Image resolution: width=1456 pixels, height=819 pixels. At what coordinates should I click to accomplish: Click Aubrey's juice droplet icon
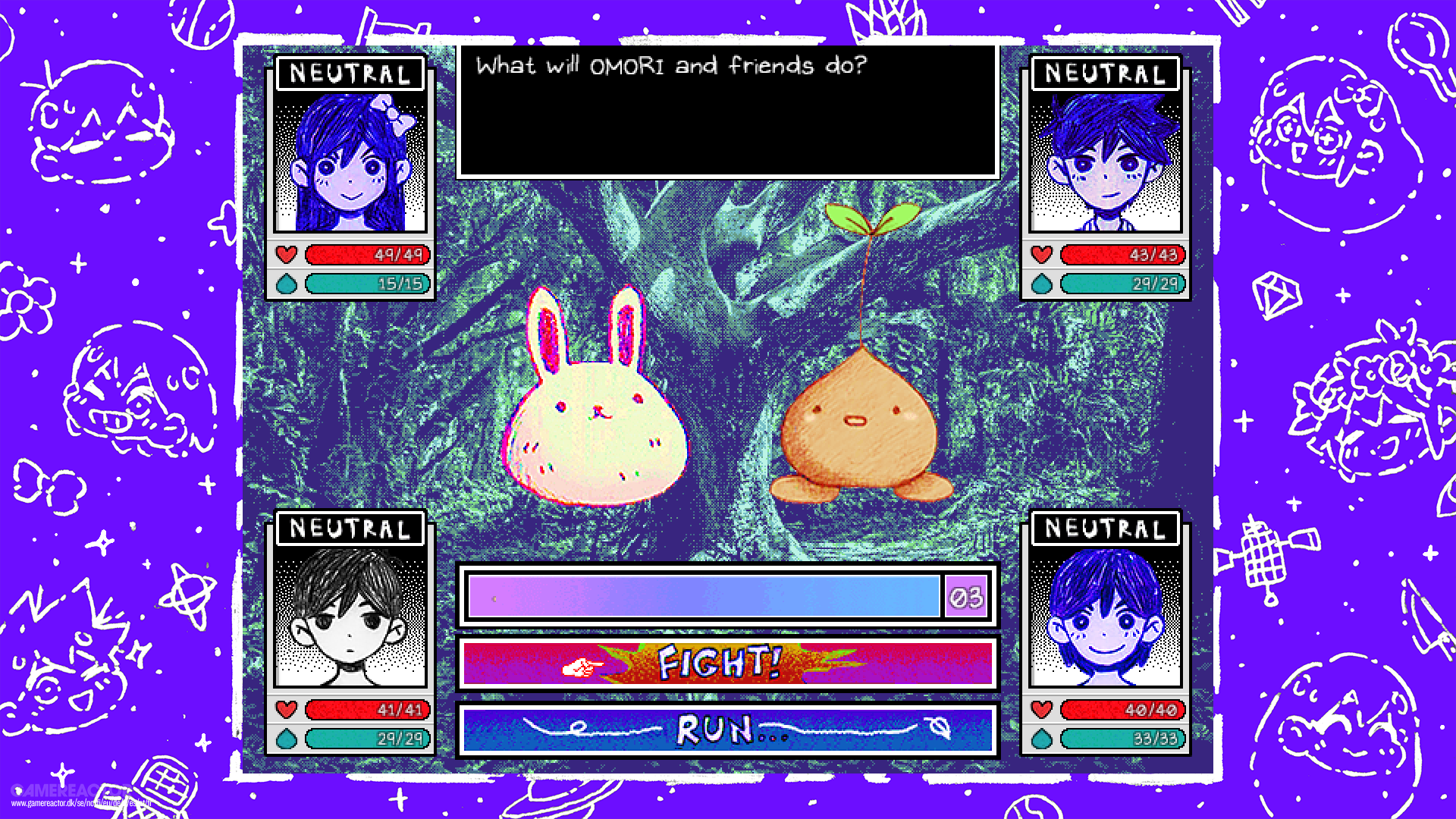(x=287, y=284)
